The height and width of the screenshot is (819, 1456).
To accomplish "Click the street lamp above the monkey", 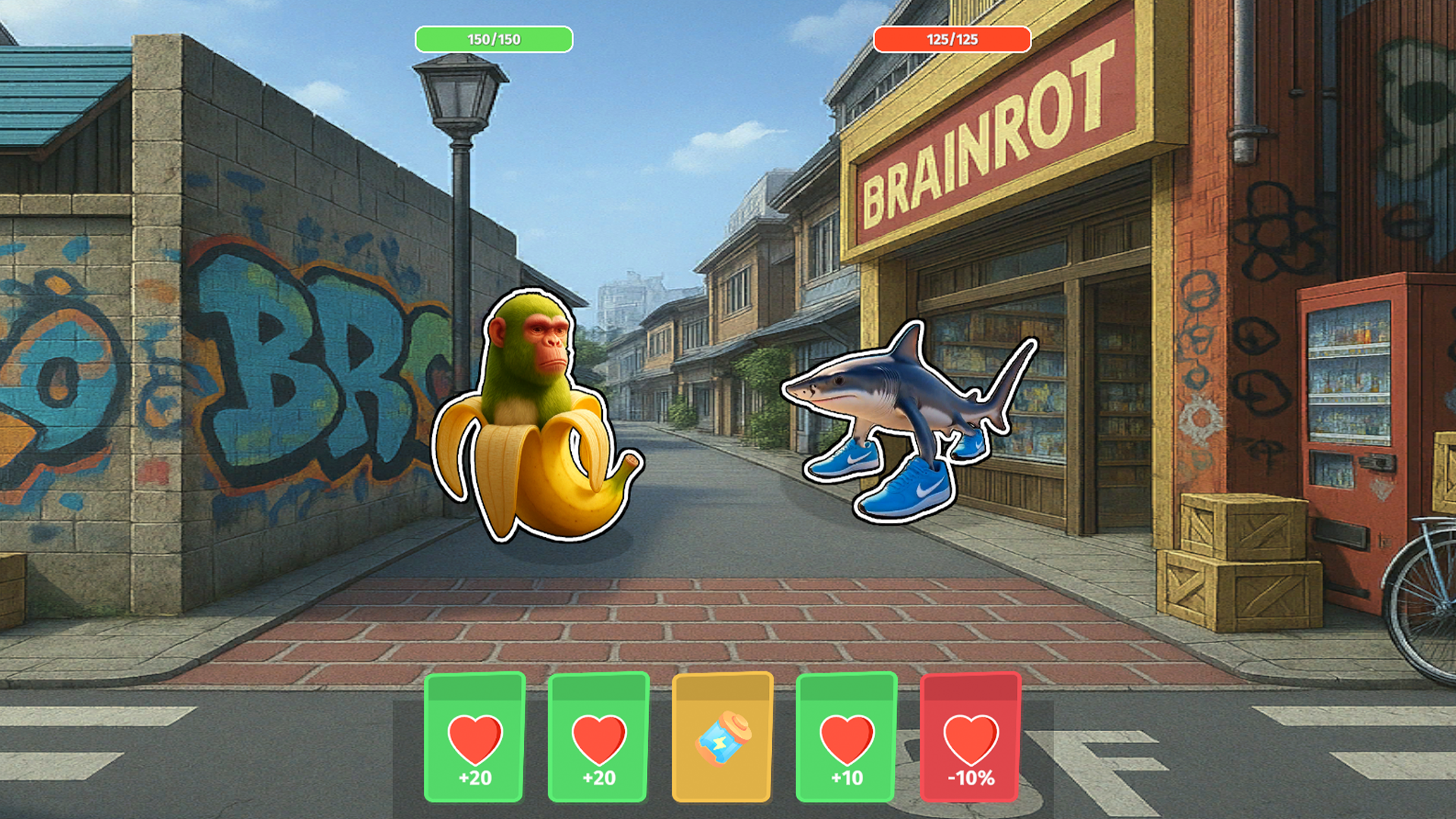I will (x=458, y=99).
